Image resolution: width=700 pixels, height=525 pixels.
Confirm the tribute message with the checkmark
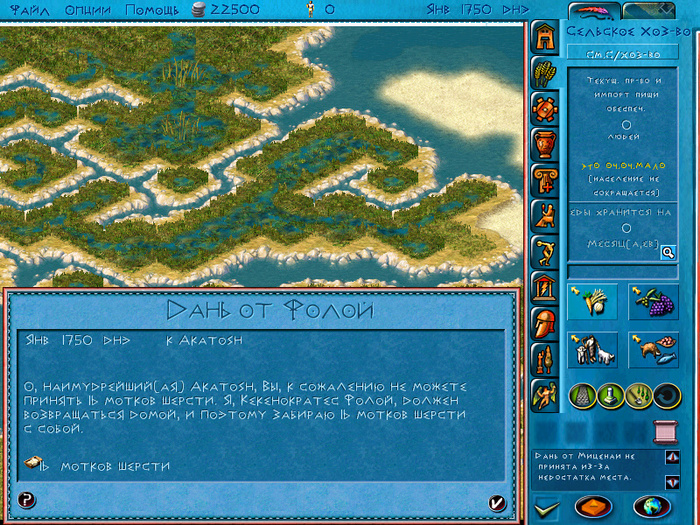coord(497,501)
